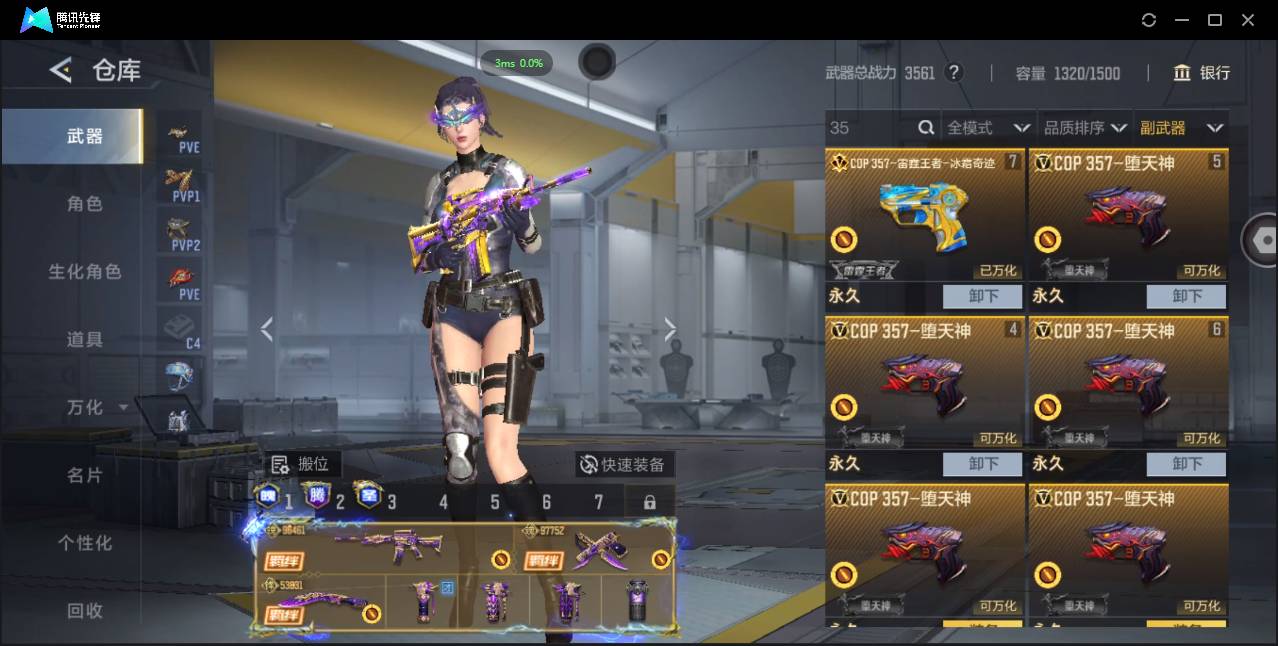The image size is (1278, 646).
Task: Select the 道具 items tab
Action: [85, 340]
